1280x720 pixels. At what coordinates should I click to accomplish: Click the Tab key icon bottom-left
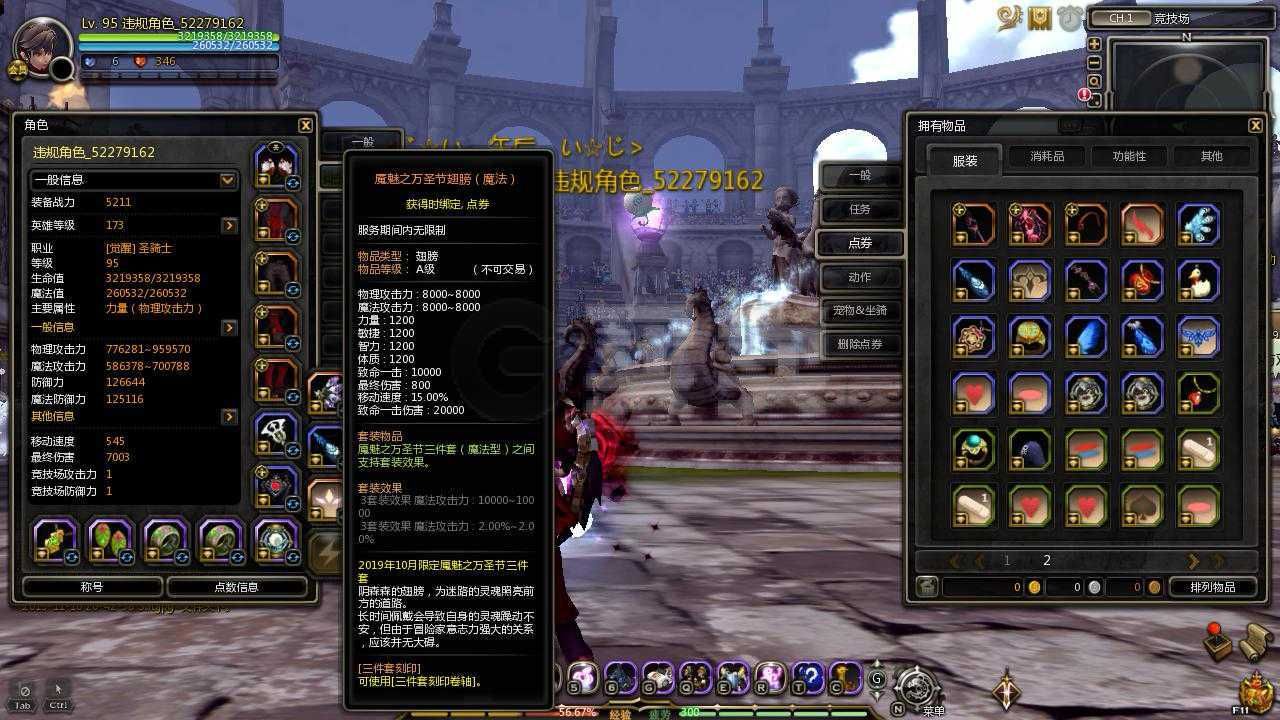tap(22, 692)
